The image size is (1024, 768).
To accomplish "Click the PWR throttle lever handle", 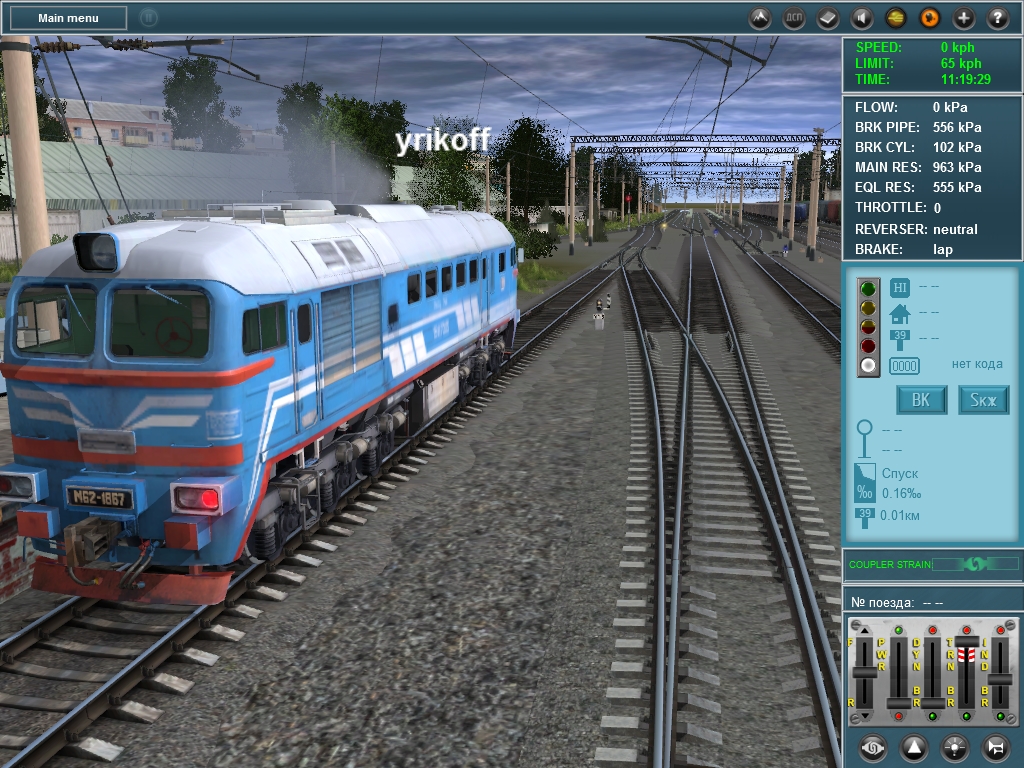I will [898, 703].
